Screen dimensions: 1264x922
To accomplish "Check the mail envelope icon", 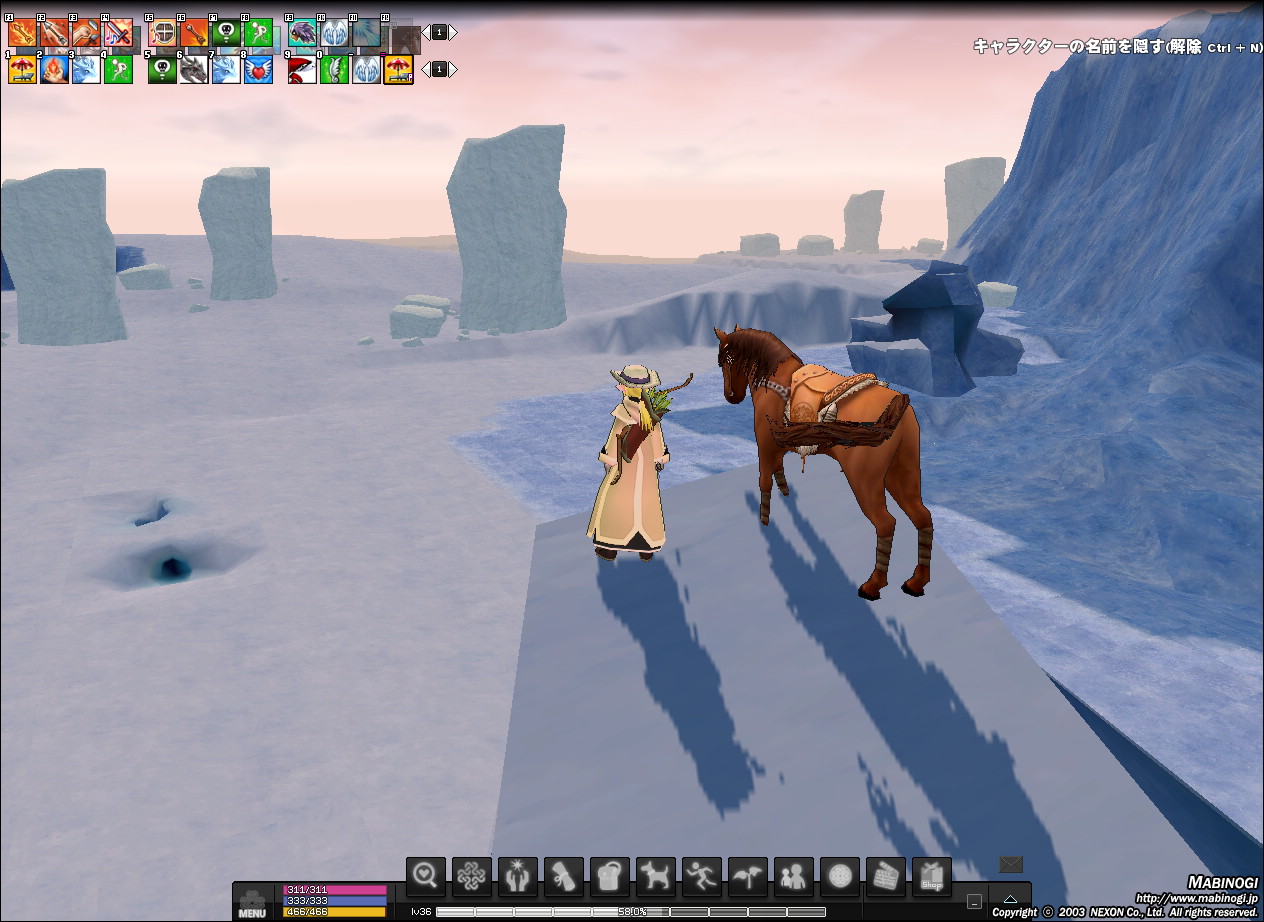I will [1011, 864].
